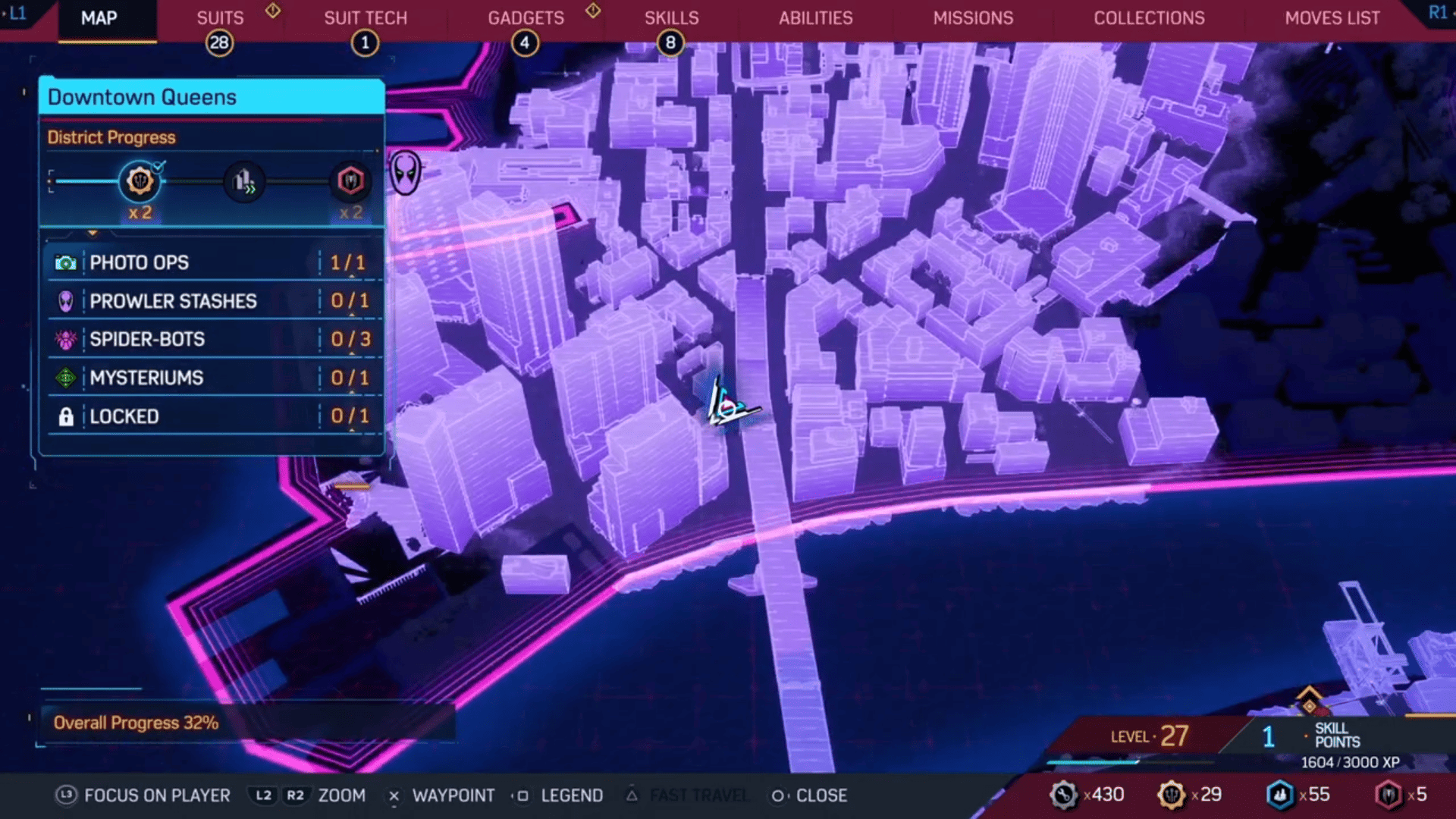Click the Mysteriums emblem icon
Viewport: 1456px width, 819px height.
(x=67, y=378)
